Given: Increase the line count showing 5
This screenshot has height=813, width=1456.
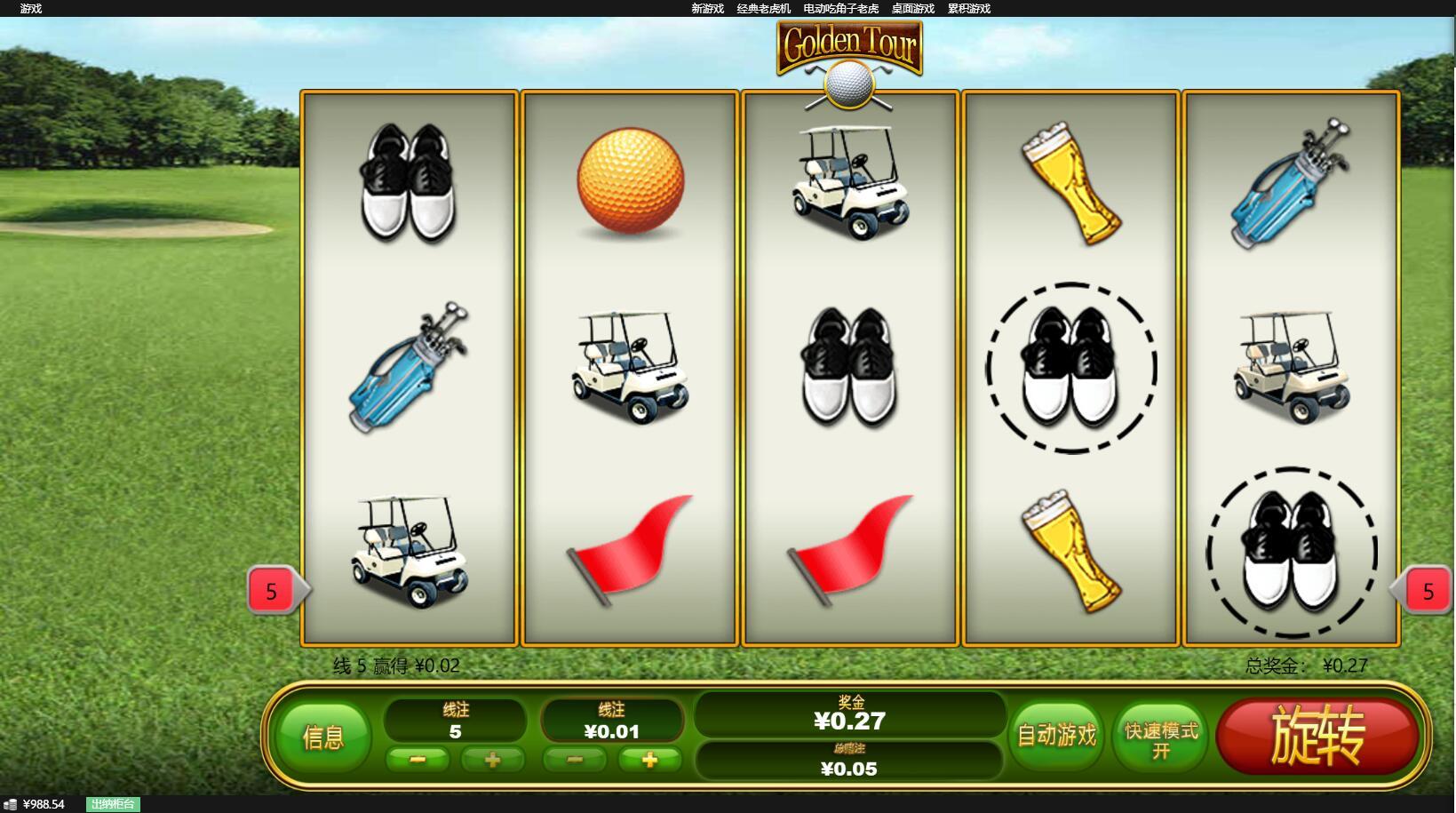Looking at the screenshot, I should click(492, 760).
